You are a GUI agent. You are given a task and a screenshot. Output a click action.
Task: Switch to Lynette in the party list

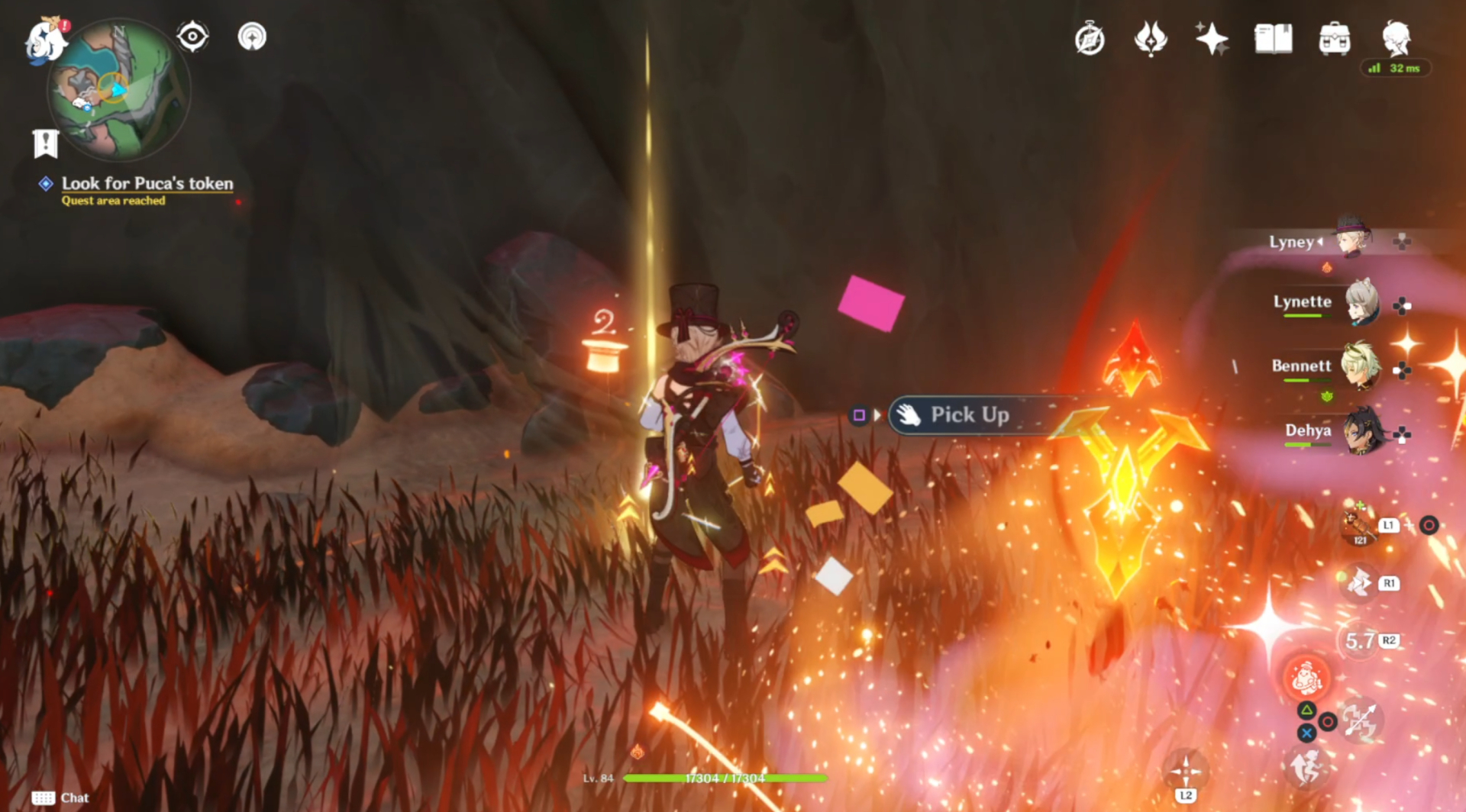coord(1359,302)
